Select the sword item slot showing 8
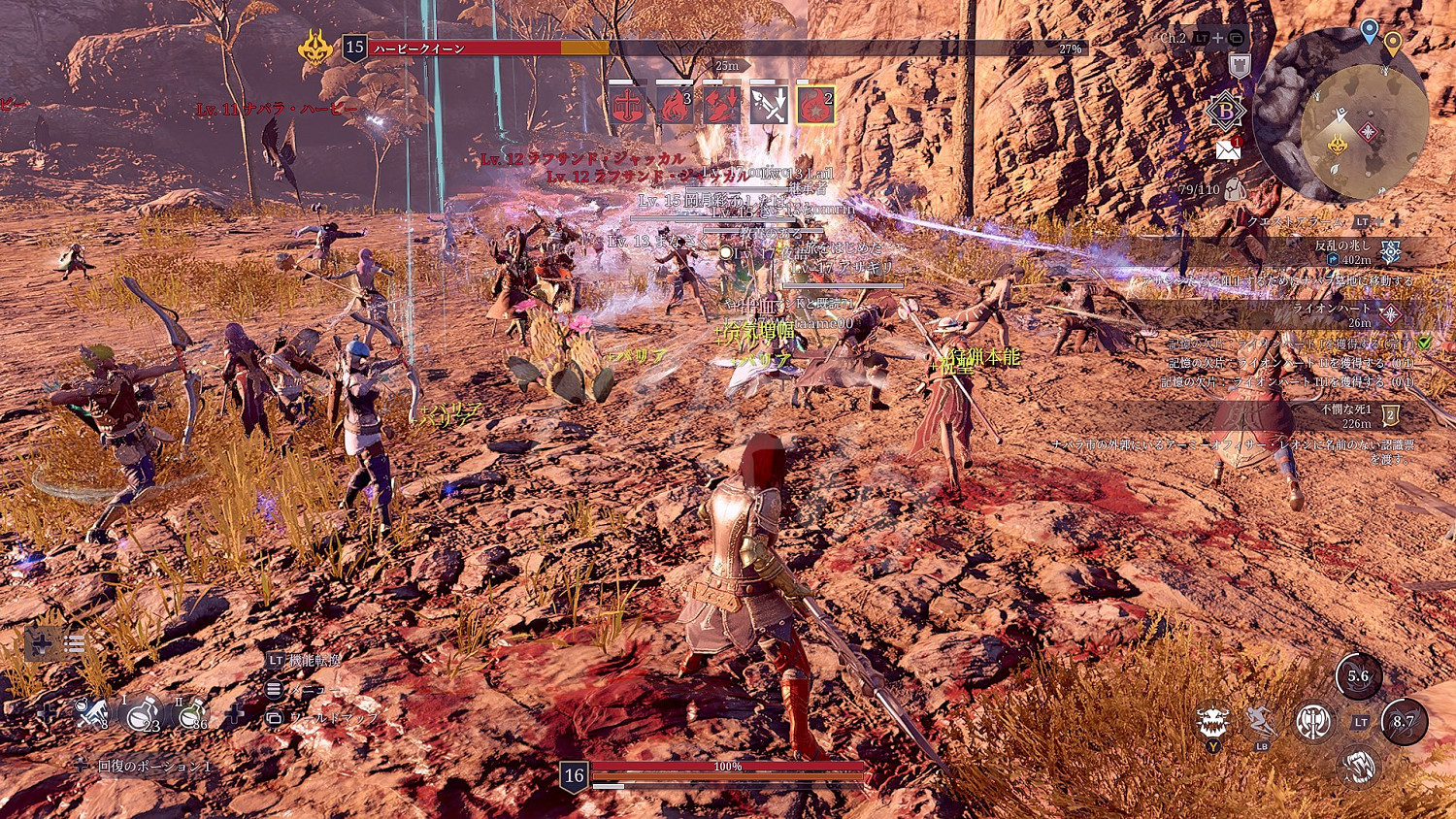The image size is (1456, 819). pos(92,715)
